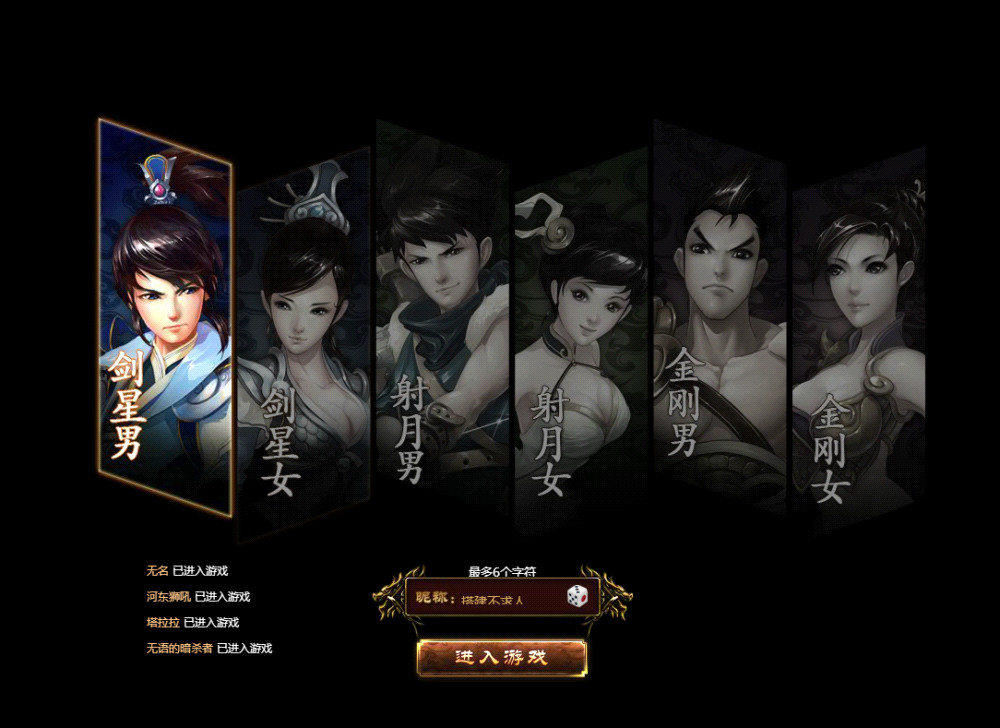Click the 进入游戏 enter game button
This screenshot has width=1000, height=728.
[502, 657]
